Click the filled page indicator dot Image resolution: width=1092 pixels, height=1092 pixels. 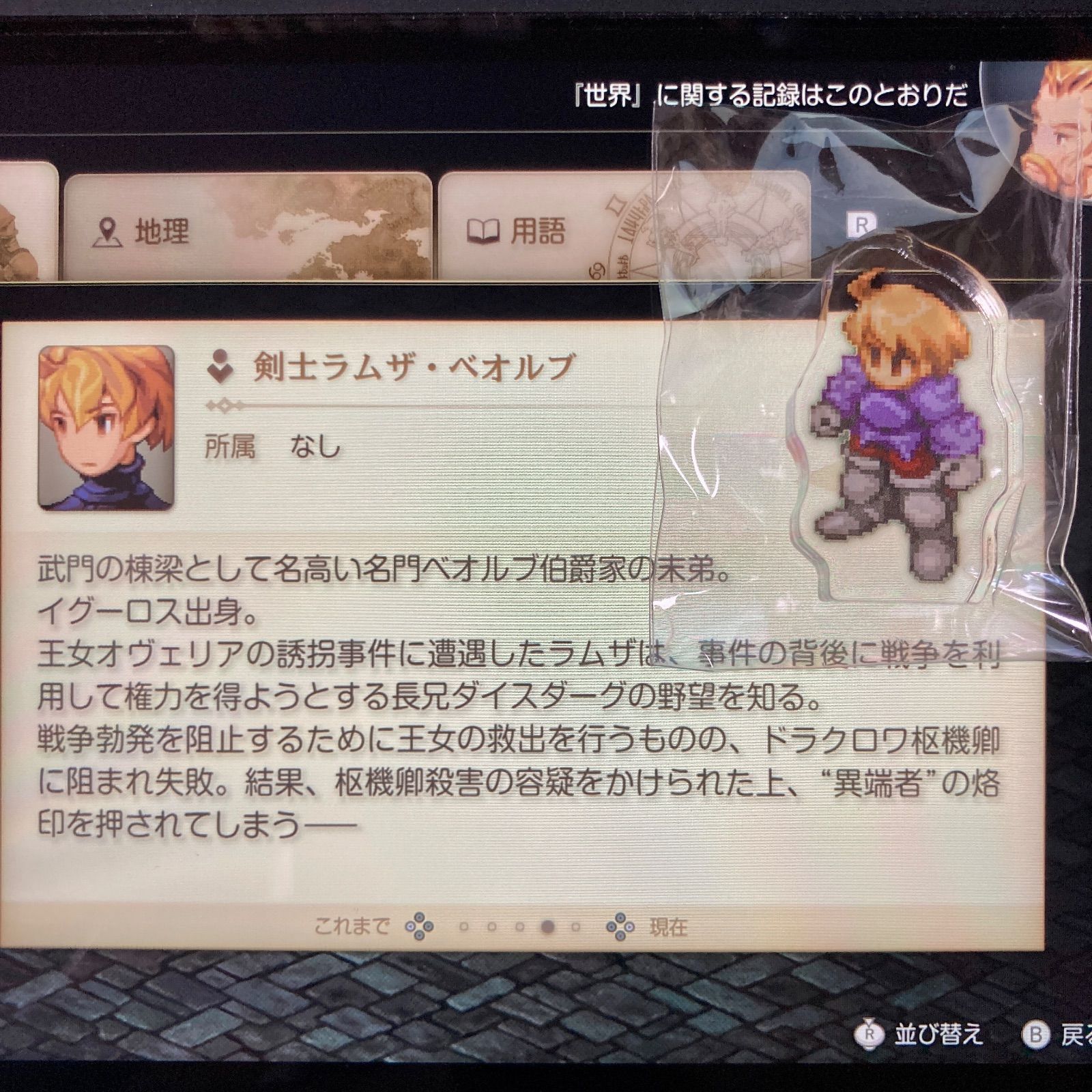pos(548,925)
